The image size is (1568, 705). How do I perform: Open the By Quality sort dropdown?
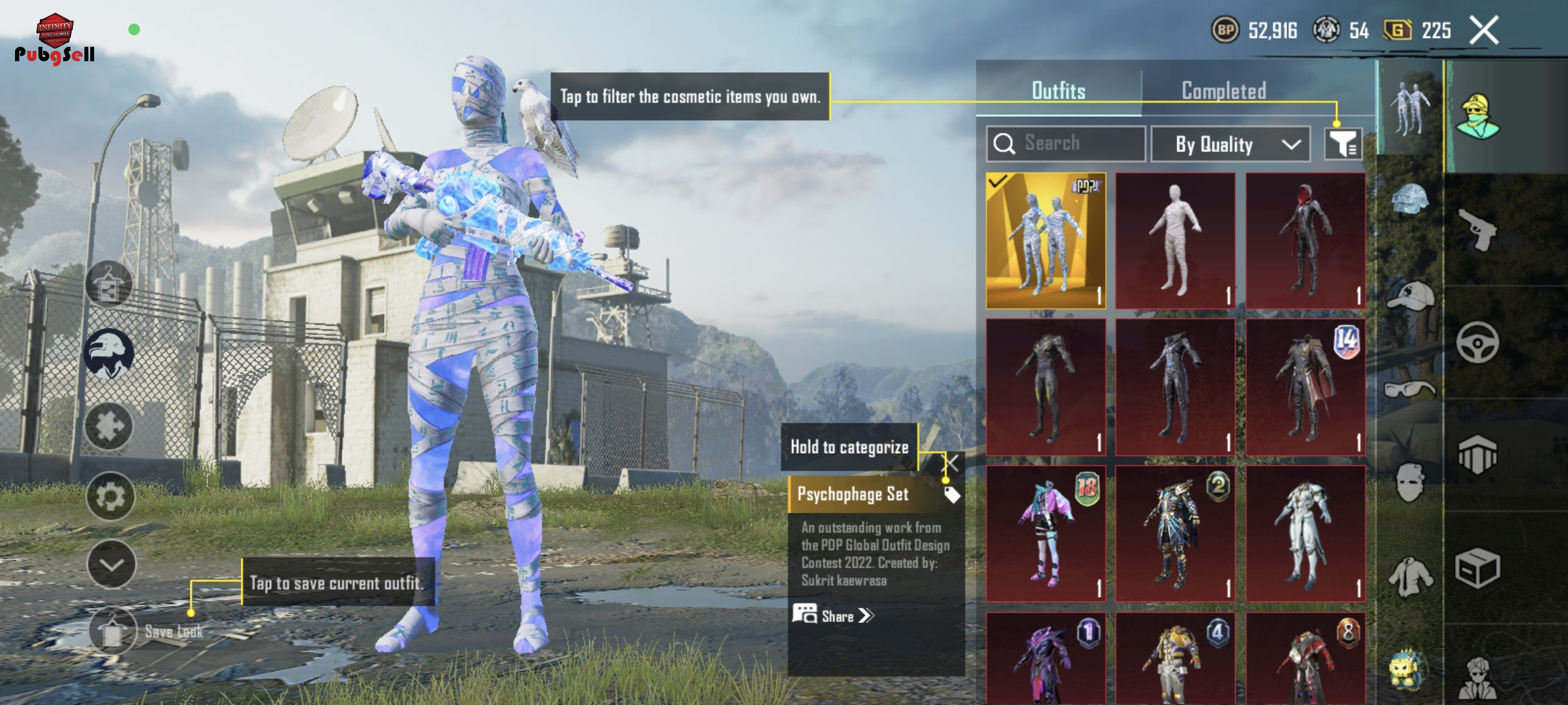pos(1231,144)
